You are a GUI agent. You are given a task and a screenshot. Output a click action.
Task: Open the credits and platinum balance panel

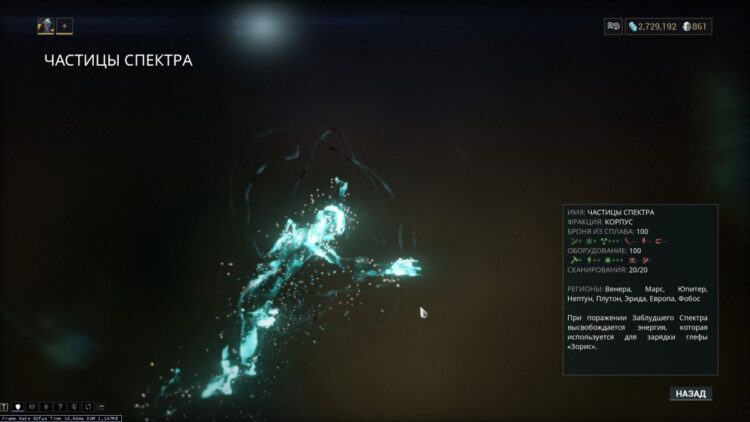click(x=668, y=26)
